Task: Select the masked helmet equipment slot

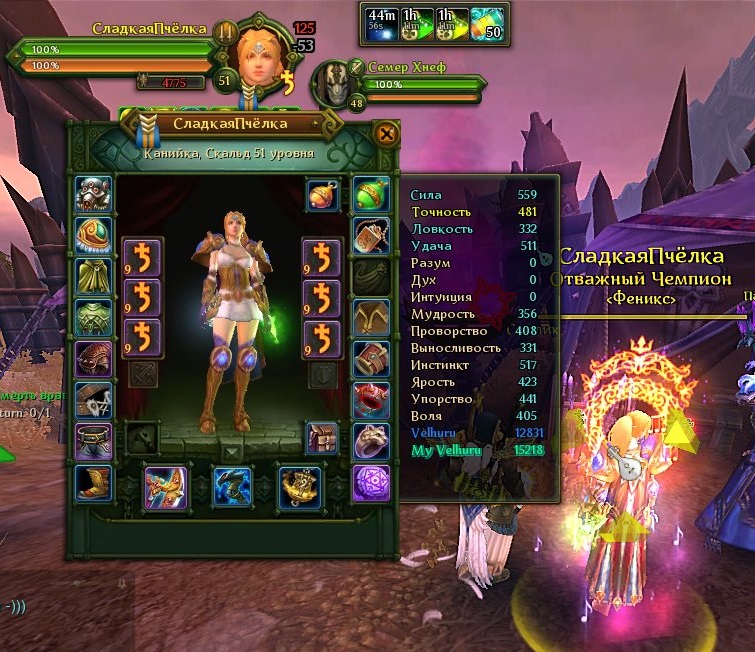Action: click(x=94, y=193)
